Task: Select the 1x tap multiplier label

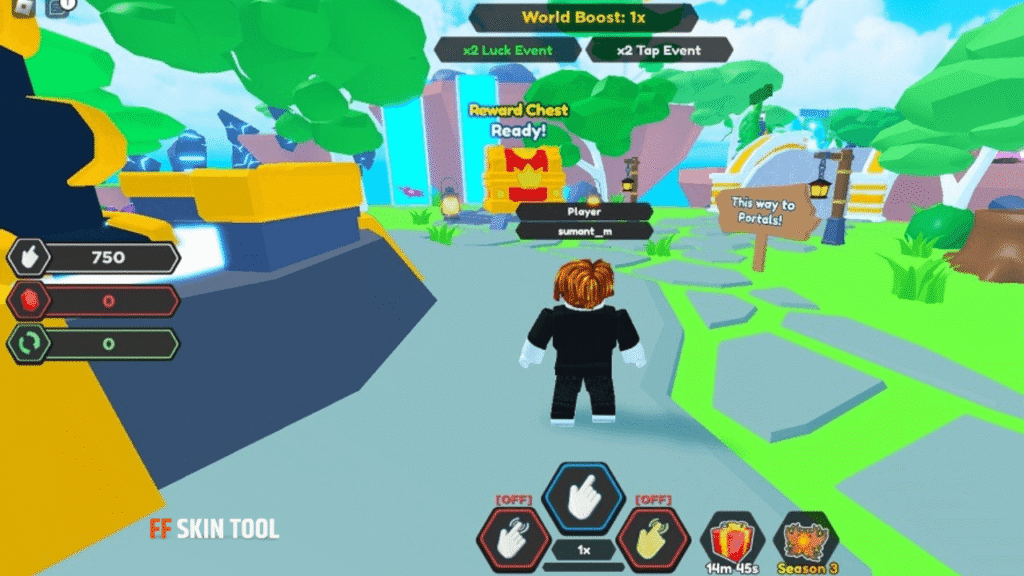Action: tap(583, 550)
